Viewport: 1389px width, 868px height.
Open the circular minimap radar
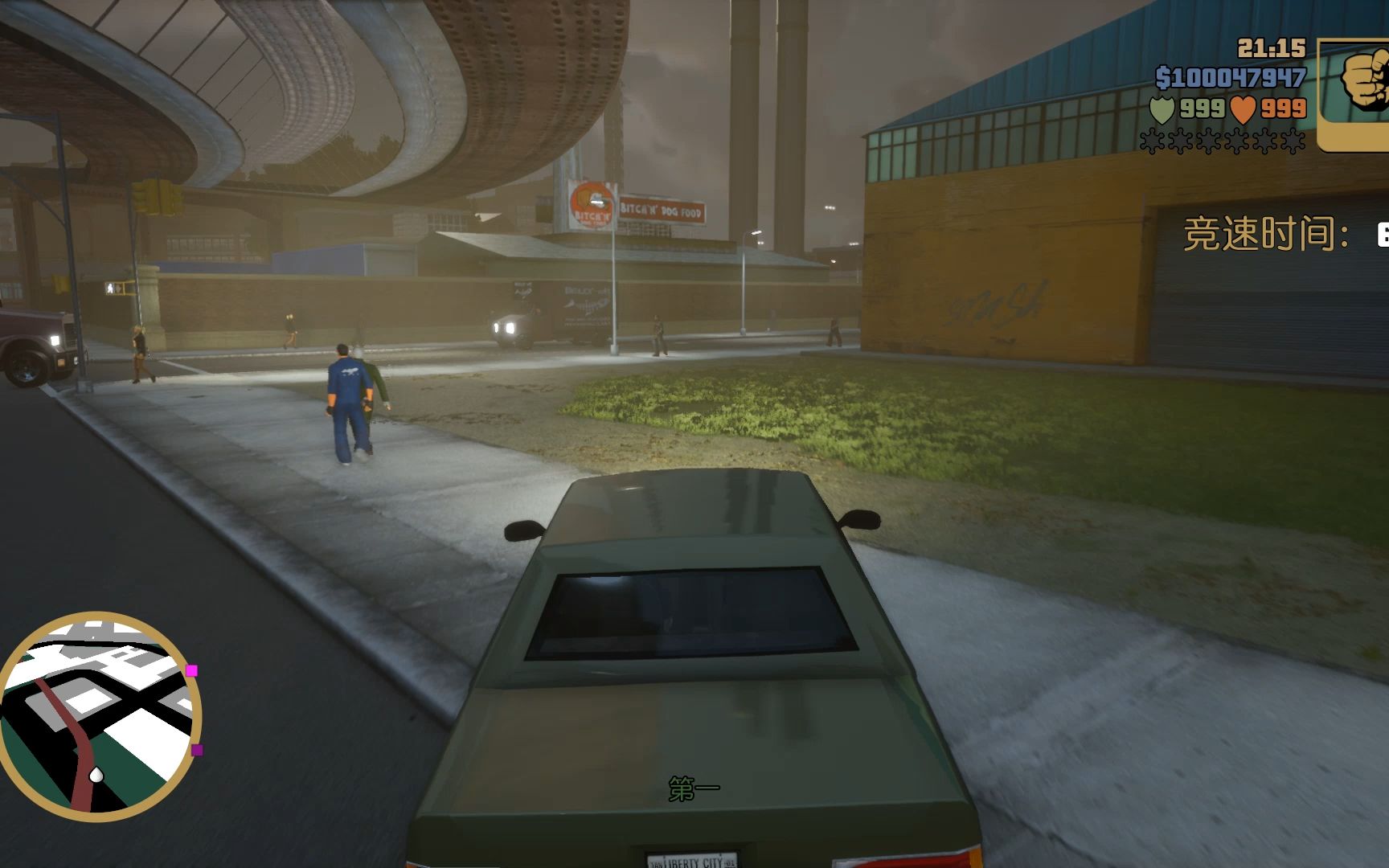click(101, 714)
